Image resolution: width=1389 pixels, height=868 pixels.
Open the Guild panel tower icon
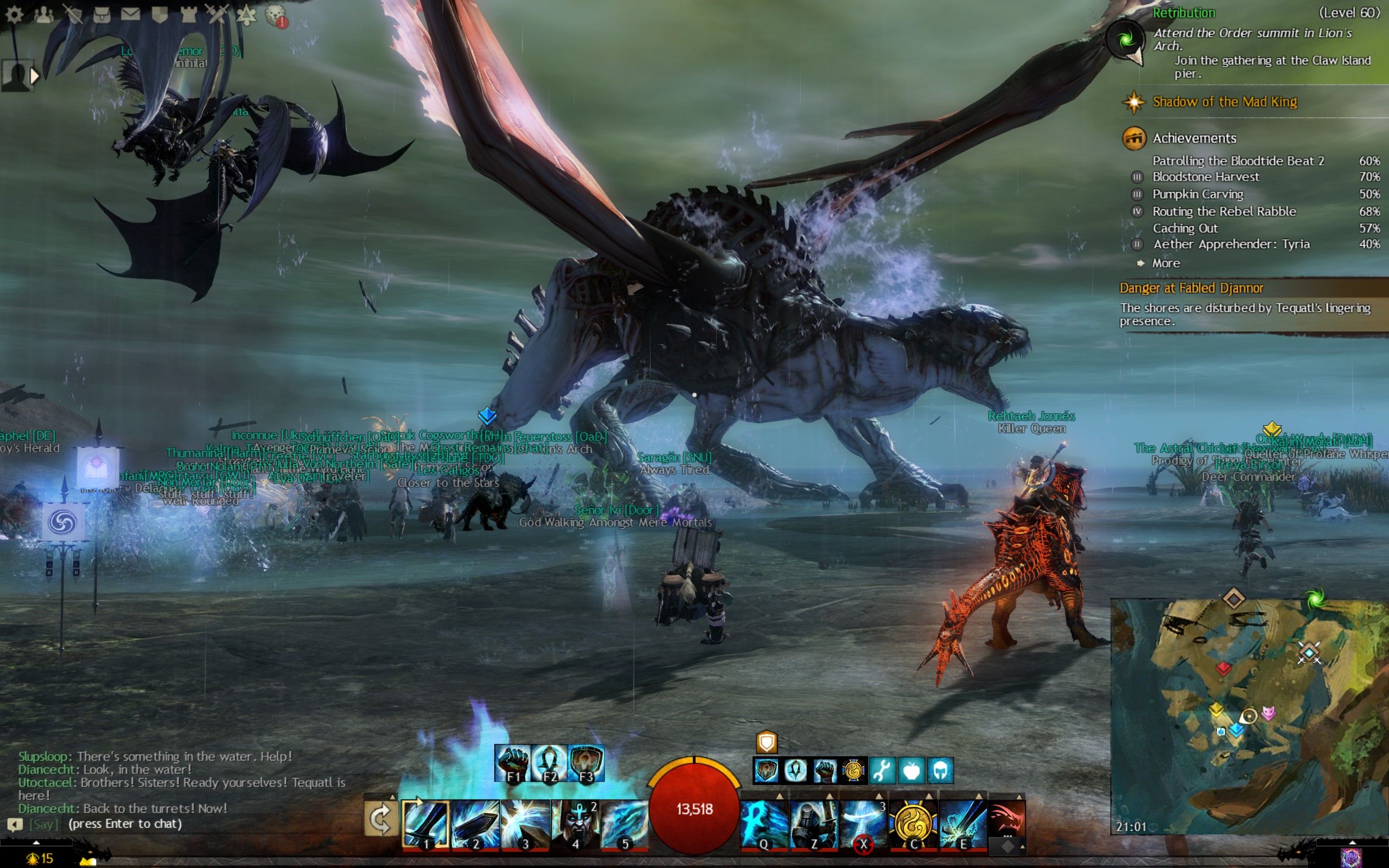[x=189, y=14]
